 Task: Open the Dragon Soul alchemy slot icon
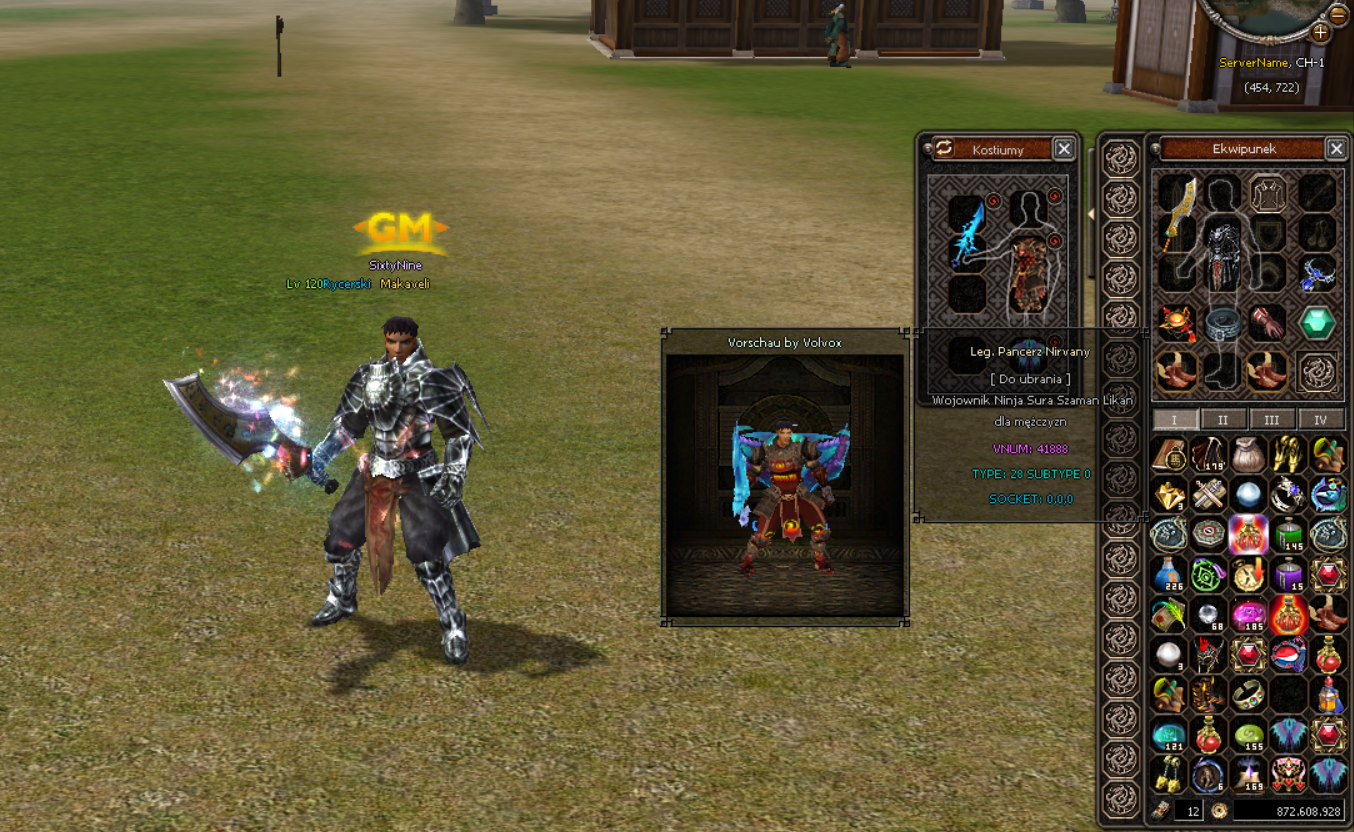[x=1317, y=372]
